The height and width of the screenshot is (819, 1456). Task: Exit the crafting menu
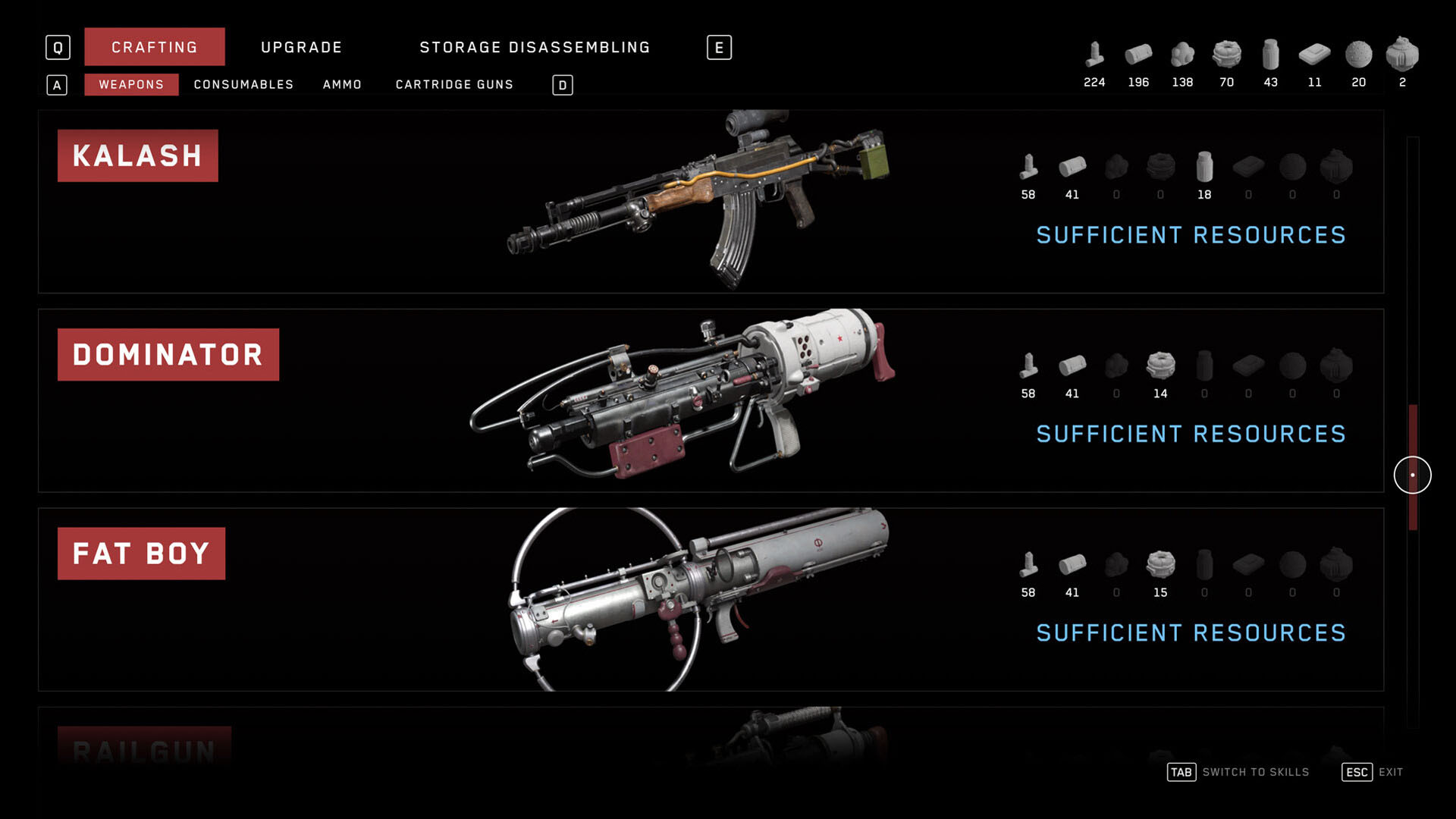1373,772
